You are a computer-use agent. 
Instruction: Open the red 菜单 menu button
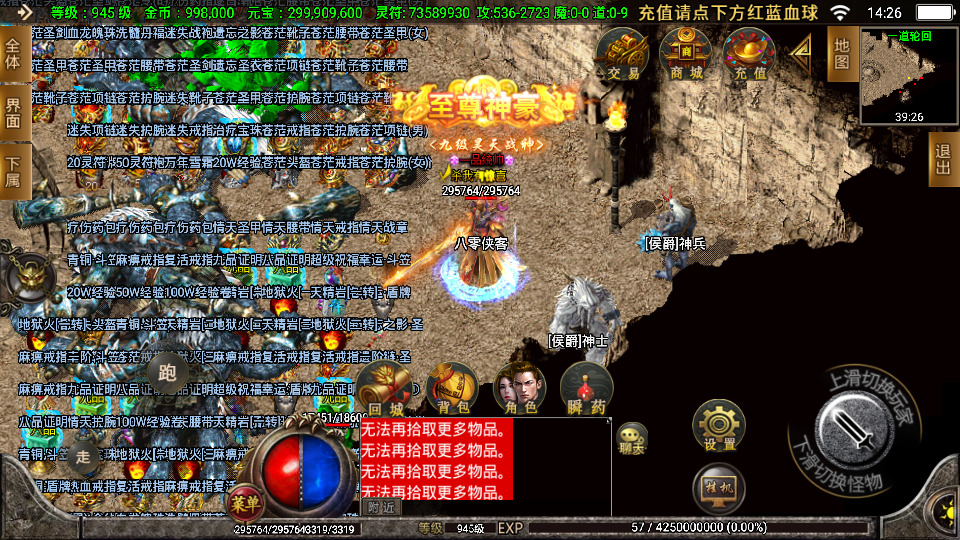(243, 500)
